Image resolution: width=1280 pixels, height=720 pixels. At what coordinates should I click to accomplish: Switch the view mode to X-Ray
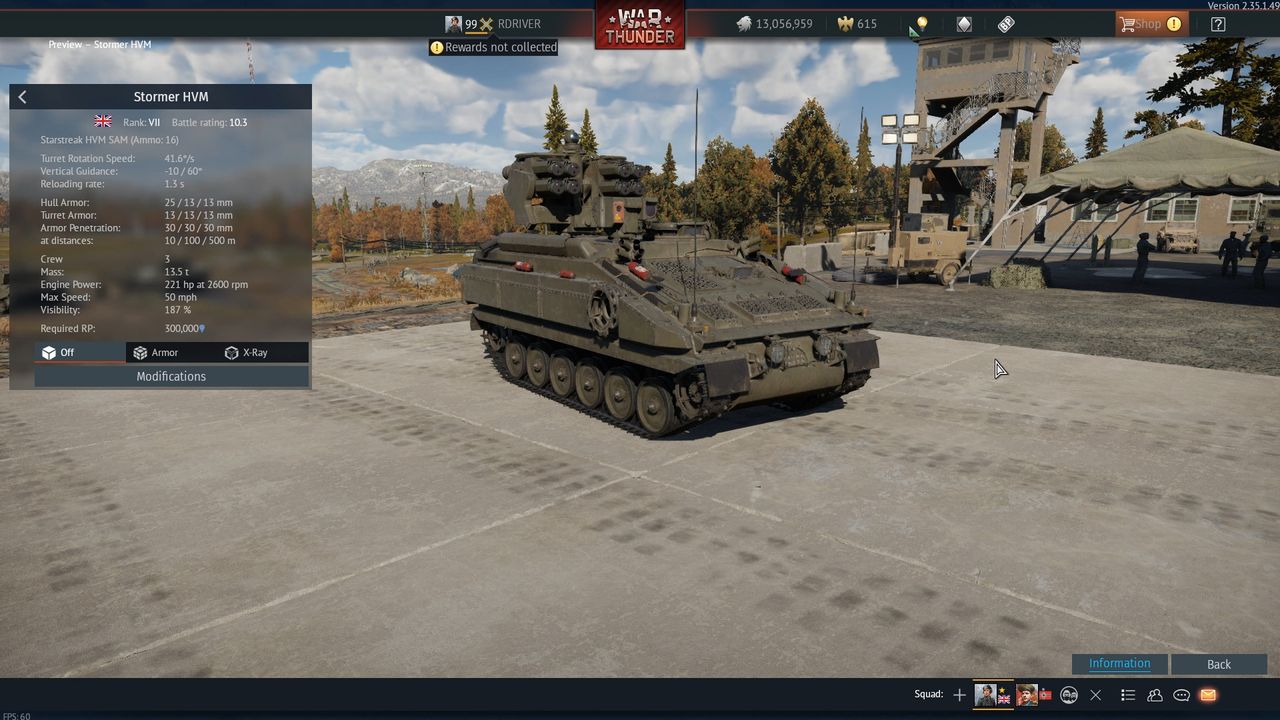click(x=246, y=352)
